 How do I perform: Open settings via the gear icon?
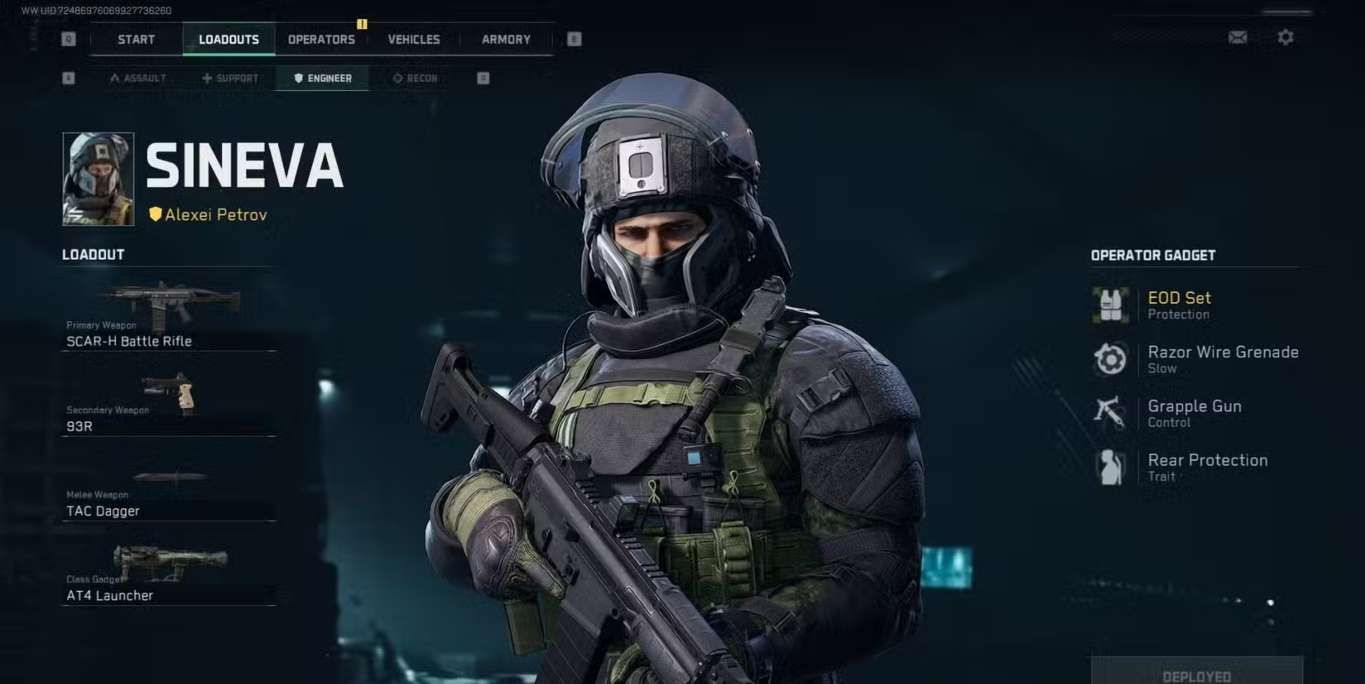tap(1285, 37)
